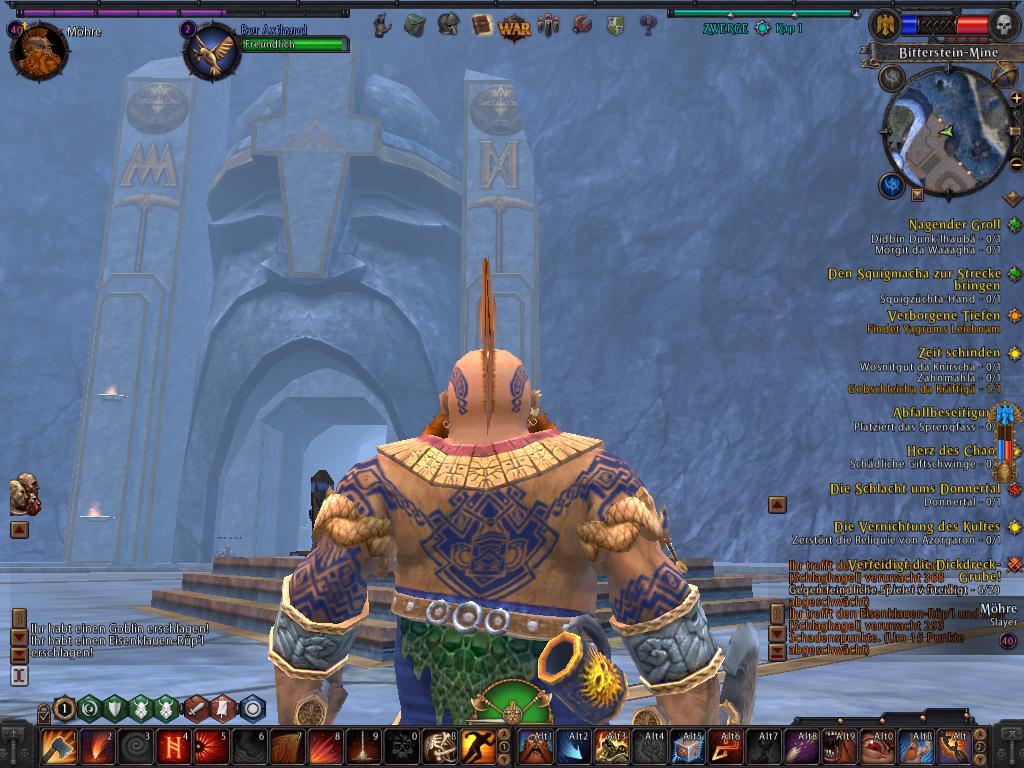This screenshot has height=768, width=1024.
Task: Select the friendly target eagle portrait
Action: point(211,50)
